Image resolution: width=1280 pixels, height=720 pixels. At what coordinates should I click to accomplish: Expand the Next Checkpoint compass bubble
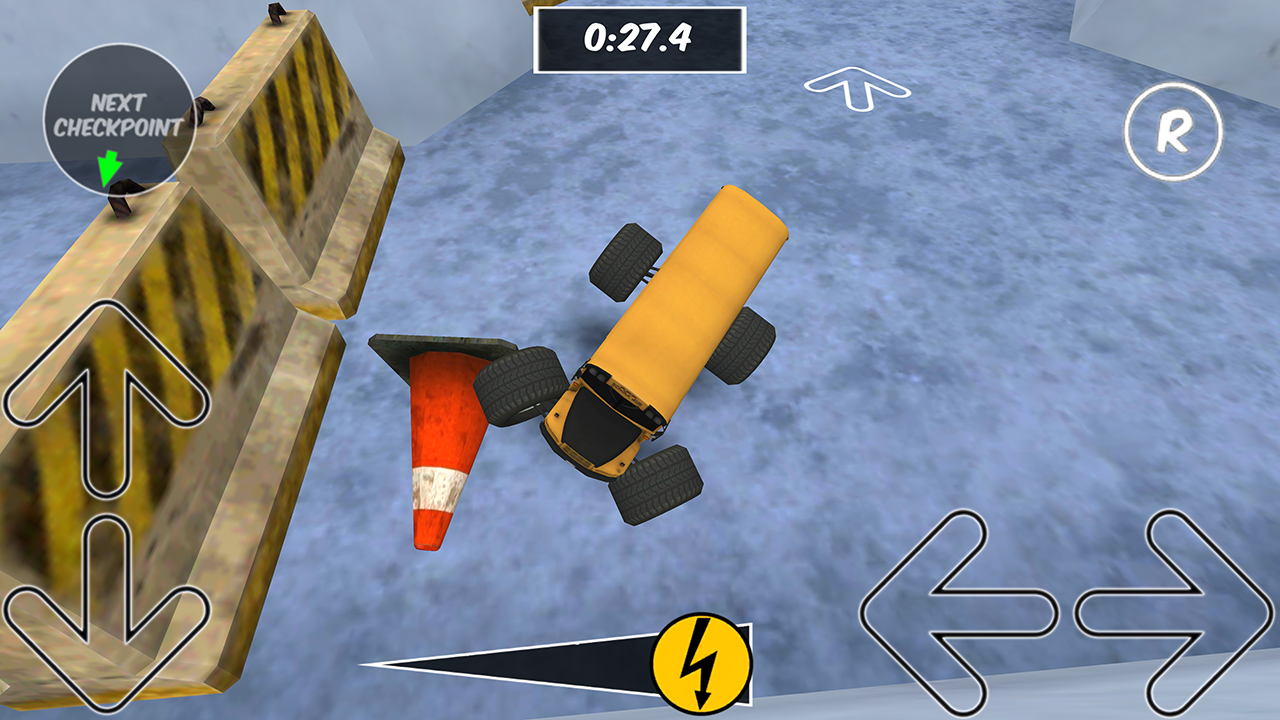click(120, 115)
